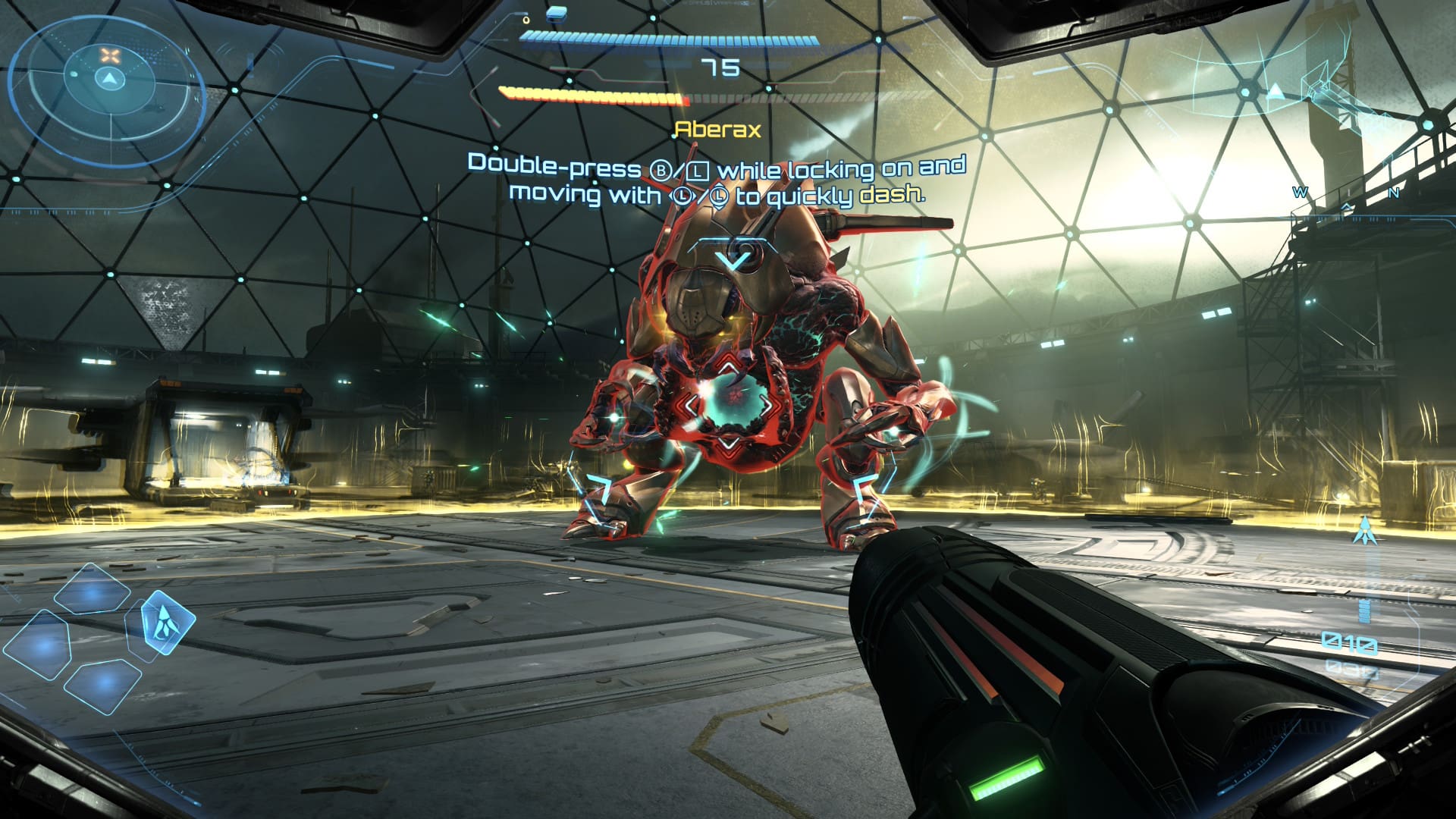Click the lock-on reticle on Aberax's core

pyautogui.click(x=729, y=403)
